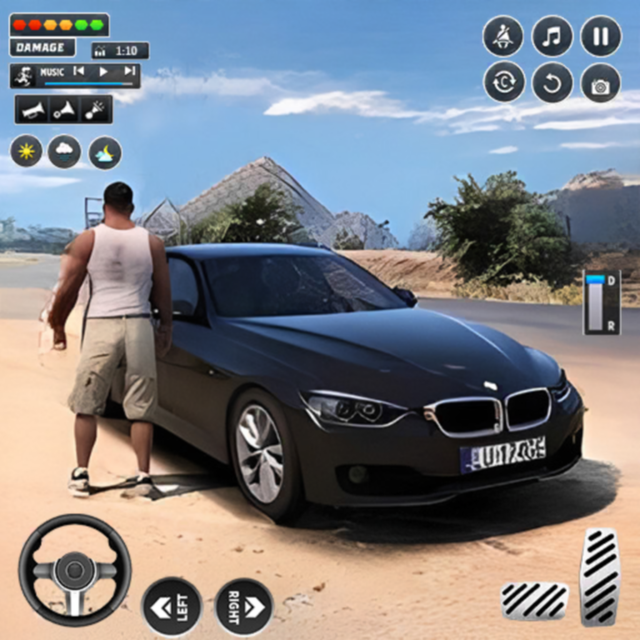Screen dimensions: 640x640
Task: Skip to the next music track
Action: point(128,72)
